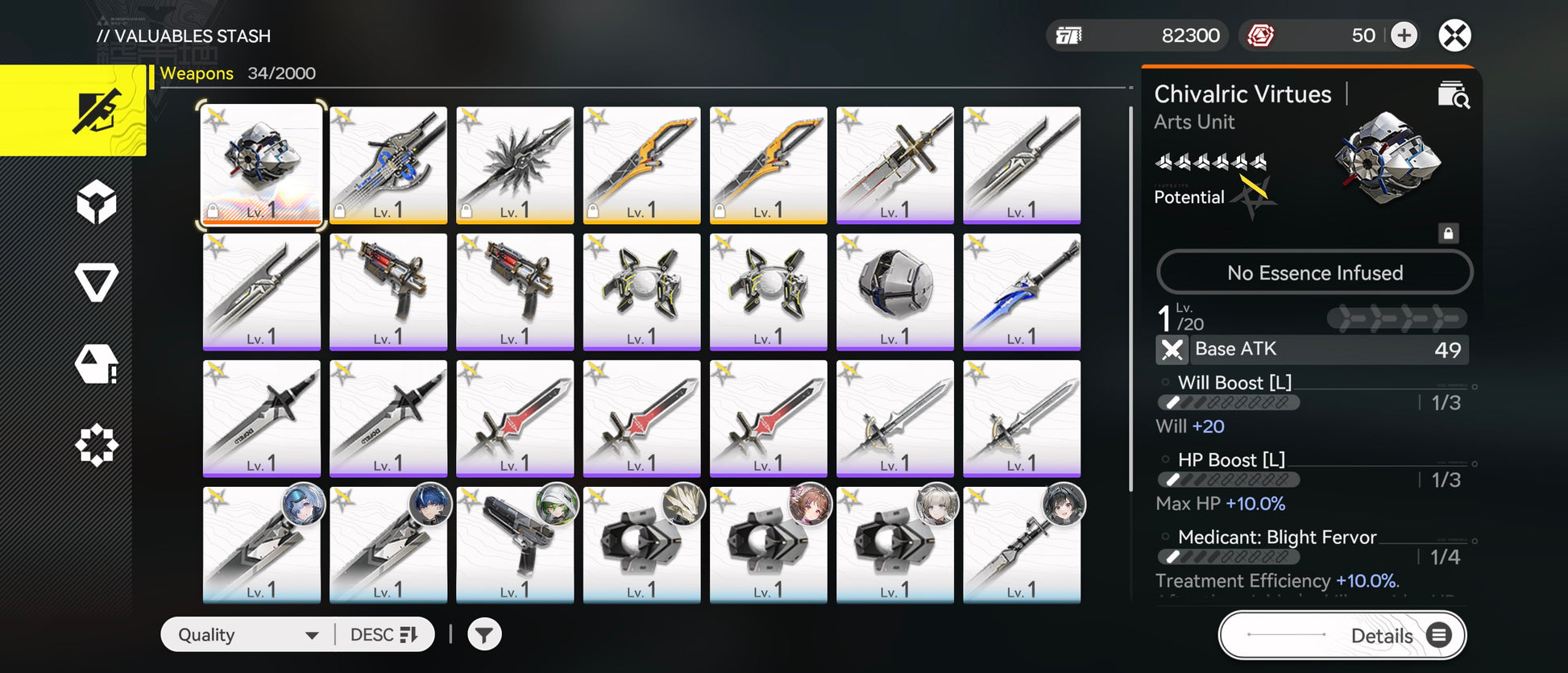The width and height of the screenshot is (1568, 673).
Task: Open the Quality sort dropdown
Action: coord(247,635)
